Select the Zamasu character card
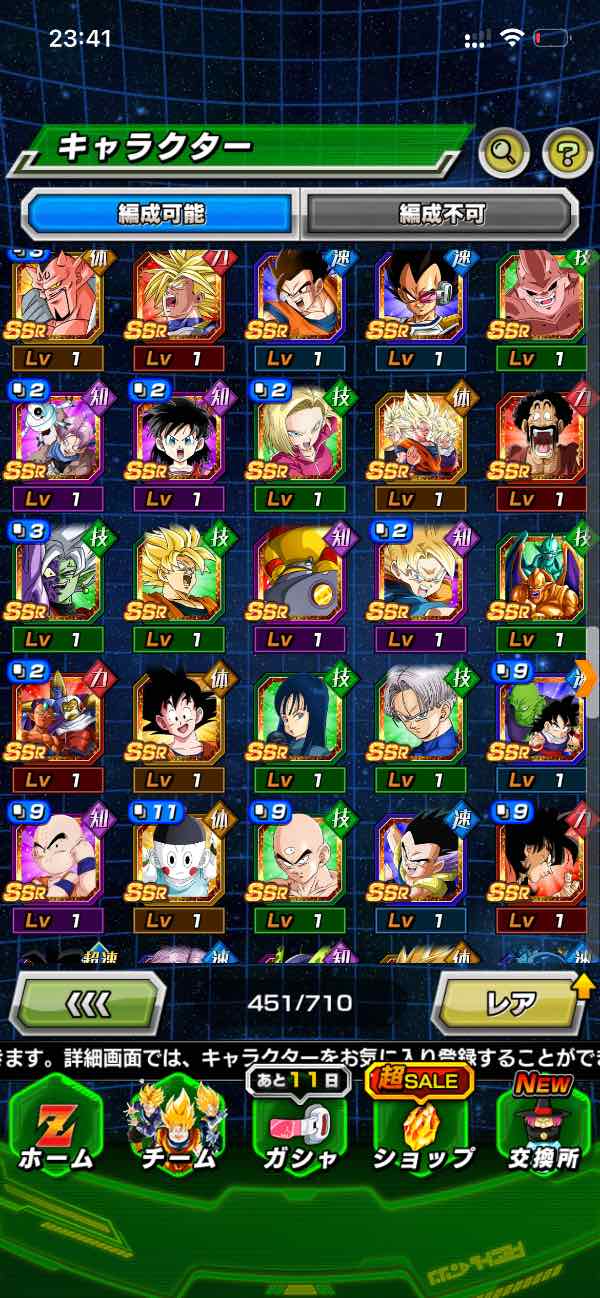This screenshot has height=1298, width=600. click(58, 577)
